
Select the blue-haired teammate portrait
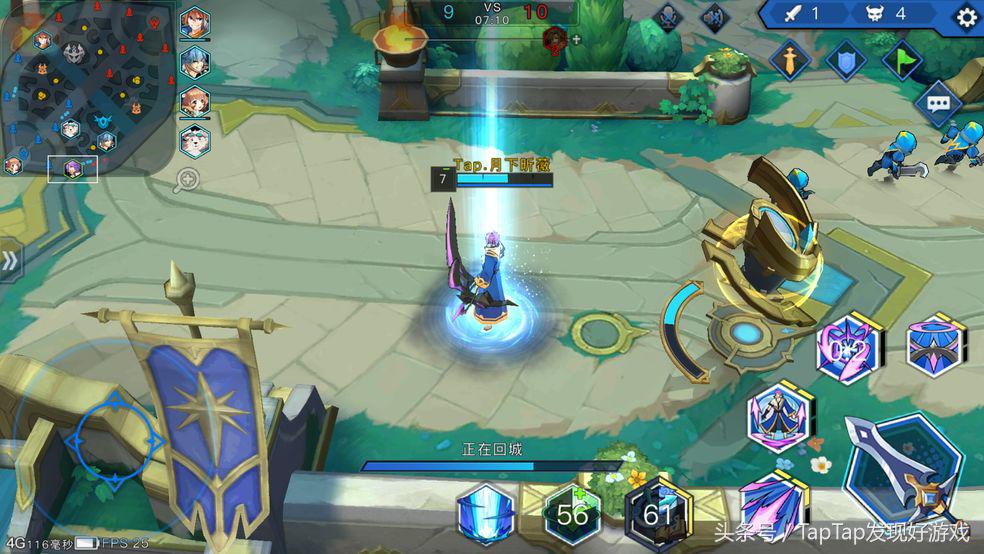point(195,61)
